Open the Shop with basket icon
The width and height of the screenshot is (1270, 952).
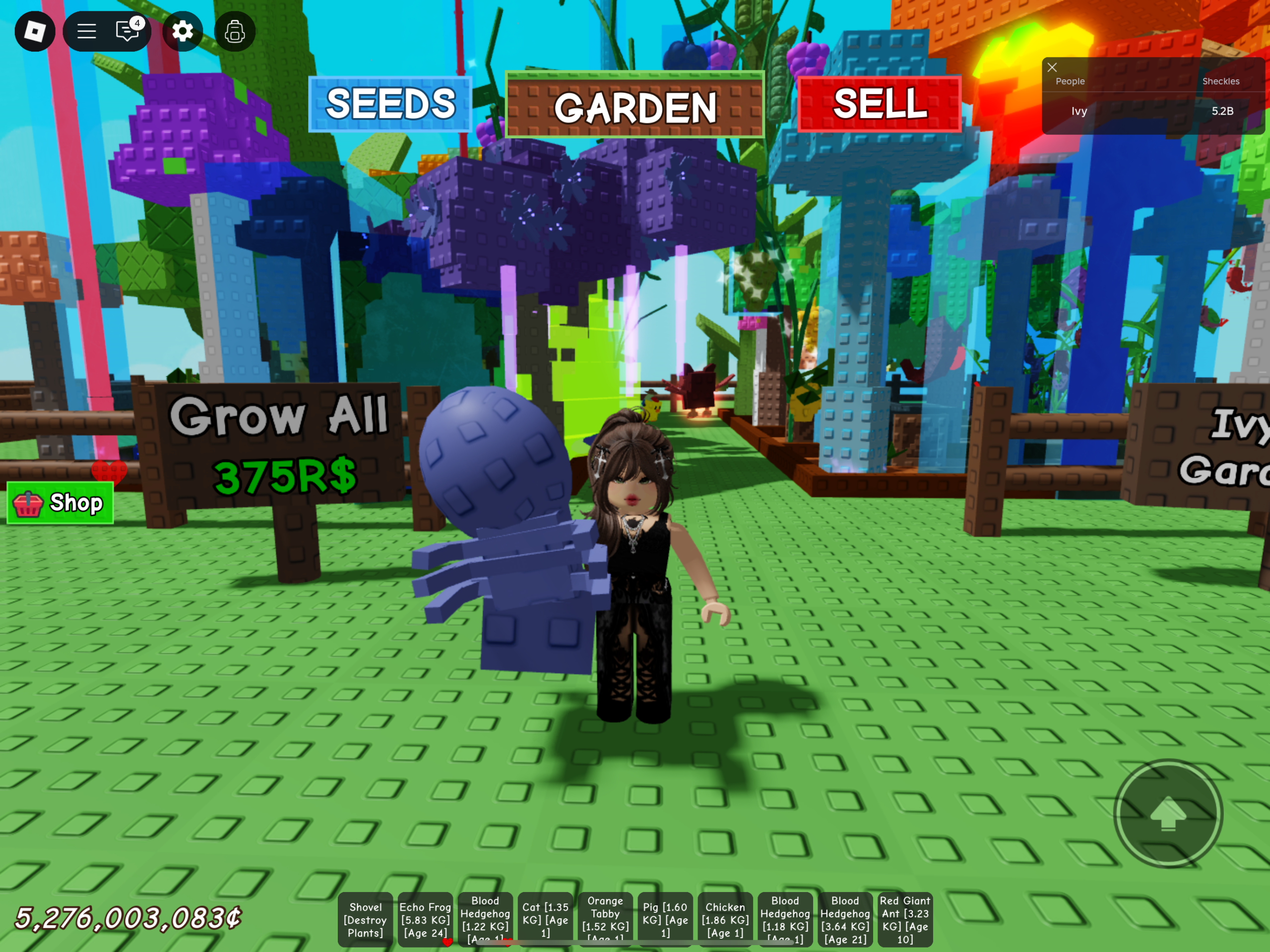[59, 503]
